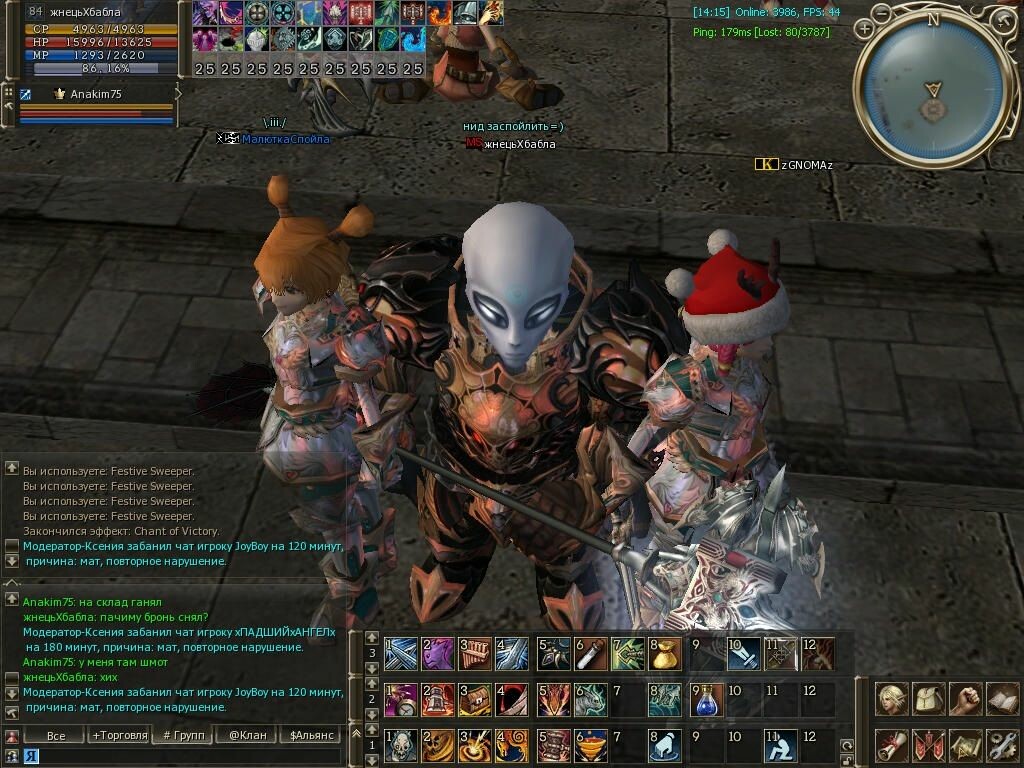This screenshot has height=768, width=1024.
Task: Select the $Альянс chat tab
Action: (x=309, y=736)
